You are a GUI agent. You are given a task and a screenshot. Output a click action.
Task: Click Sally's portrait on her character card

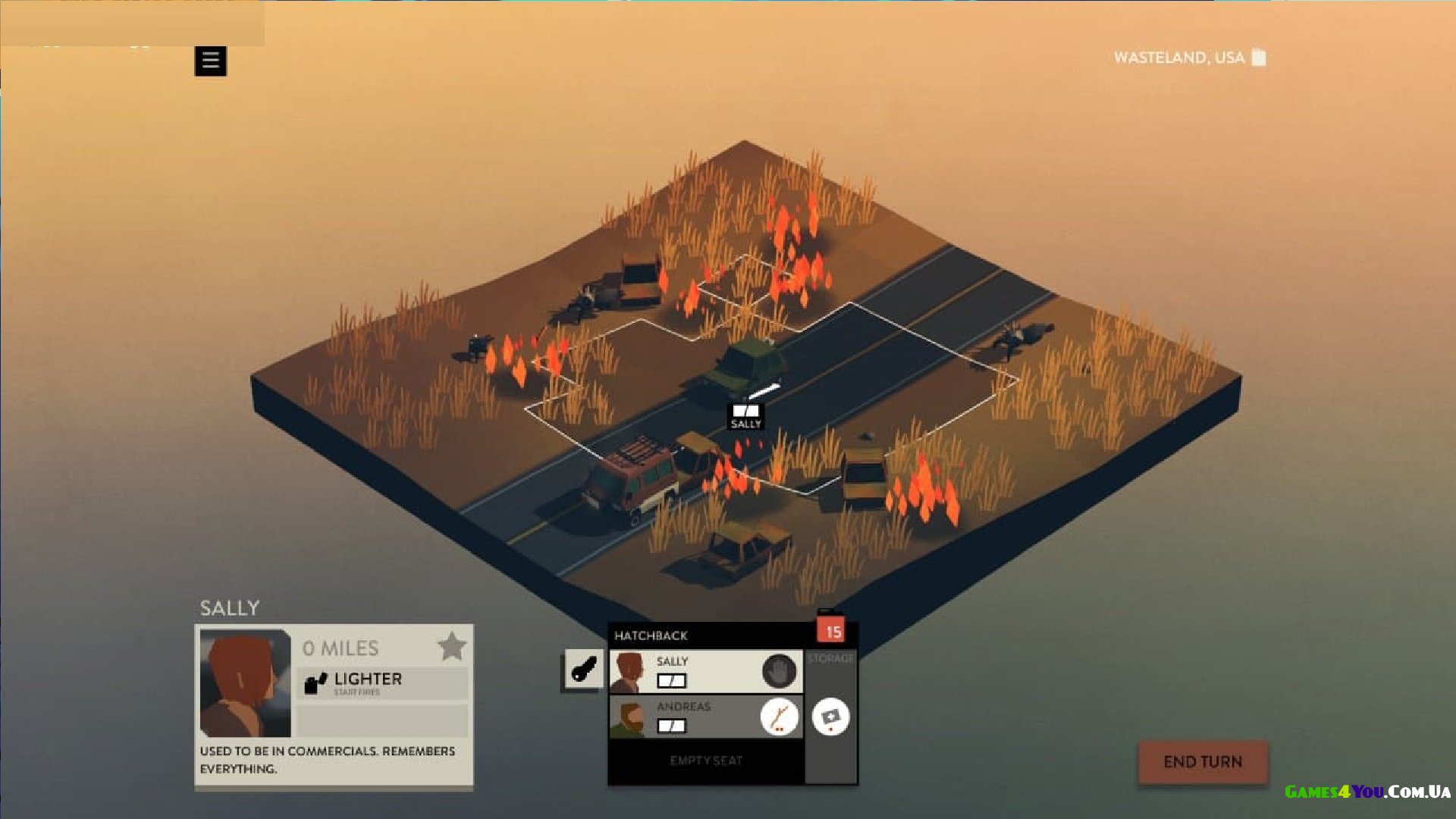pyautogui.click(x=244, y=682)
